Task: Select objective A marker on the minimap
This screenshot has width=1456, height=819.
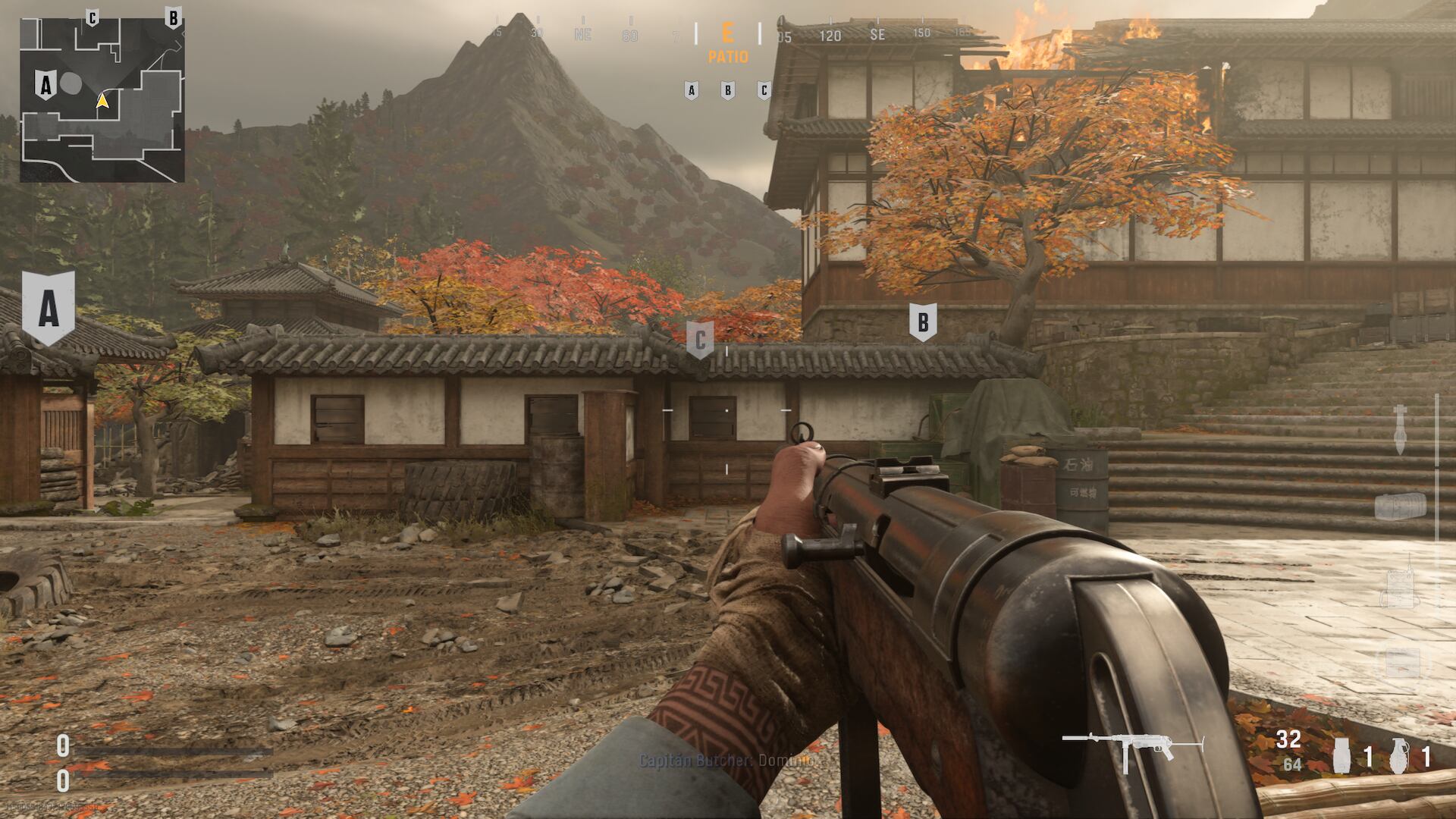Action: 45,86
